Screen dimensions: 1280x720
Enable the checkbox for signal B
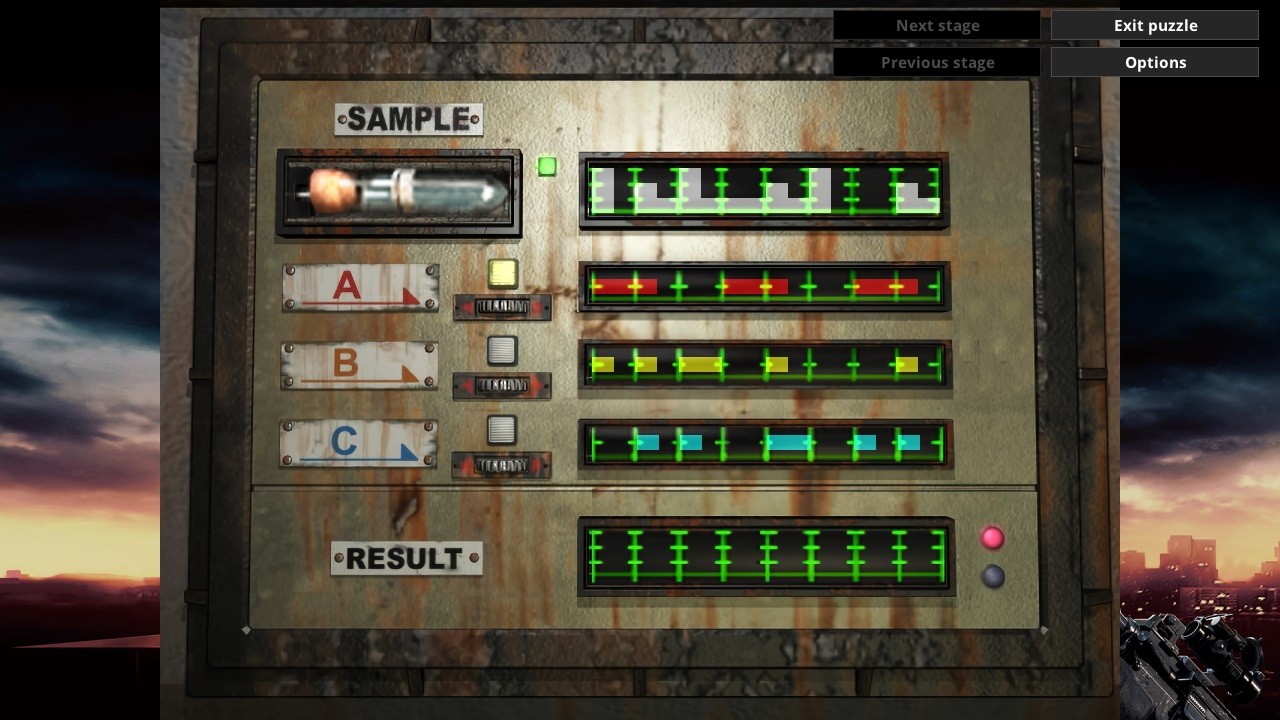point(503,350)
